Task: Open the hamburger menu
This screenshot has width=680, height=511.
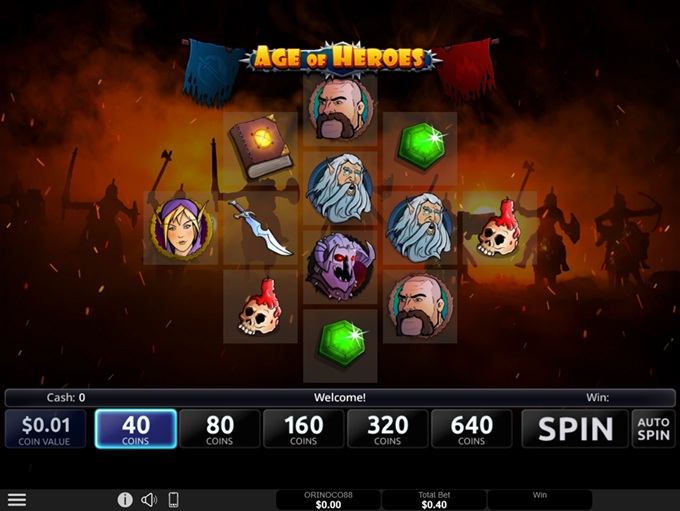Action: [x=17, y=499]
